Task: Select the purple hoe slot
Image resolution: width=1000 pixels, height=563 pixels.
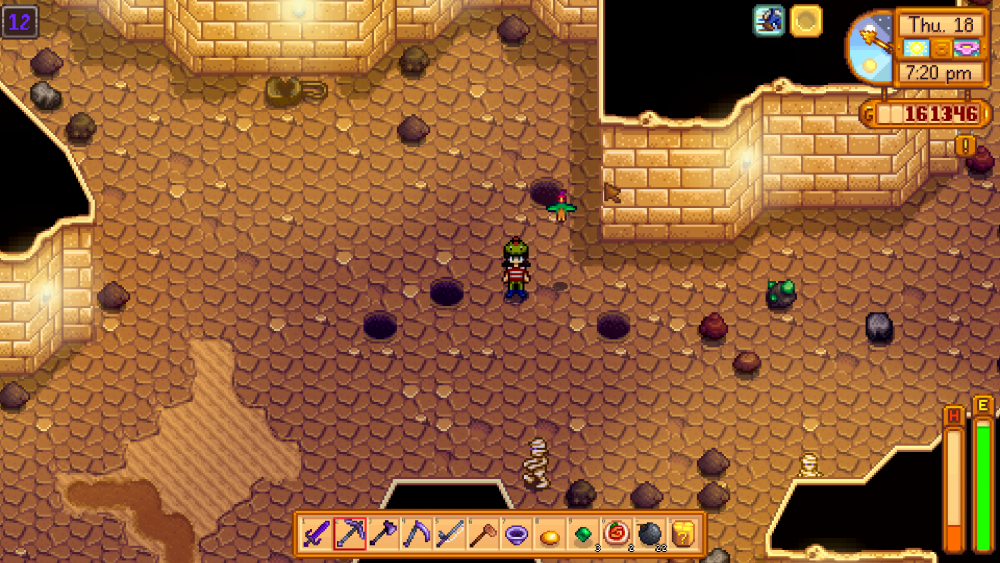Action: click(x=416, y=533)
